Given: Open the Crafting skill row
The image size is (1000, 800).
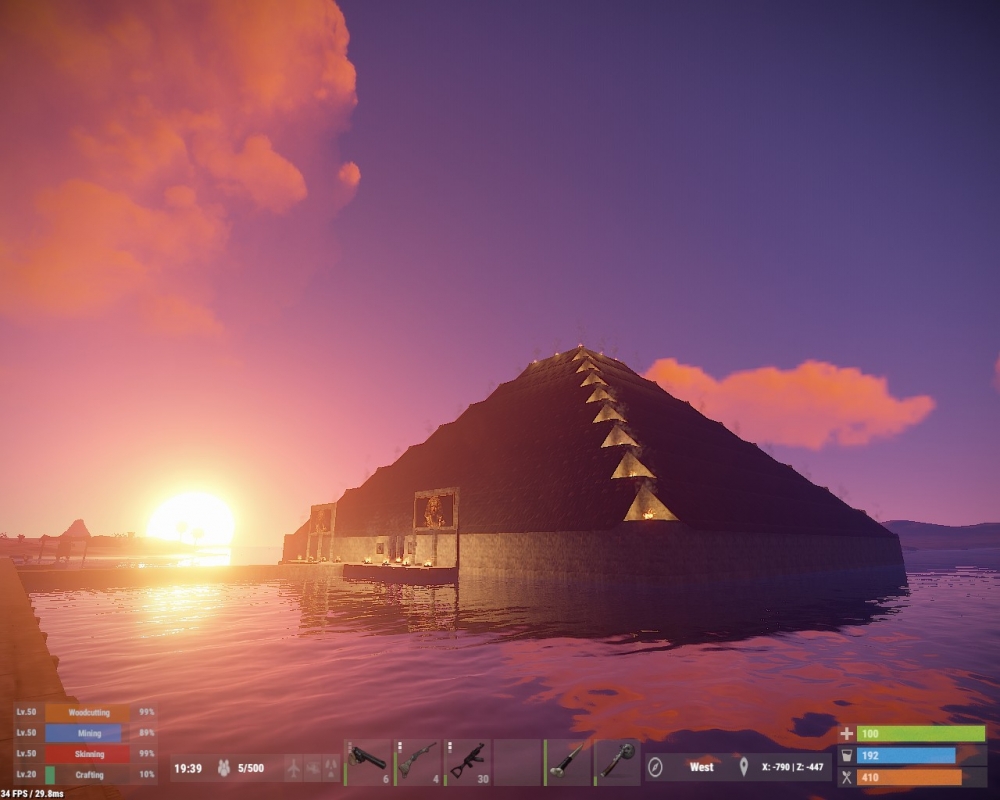Looking at the screenshot, I should pyautogui.click(x=86, y=774).
